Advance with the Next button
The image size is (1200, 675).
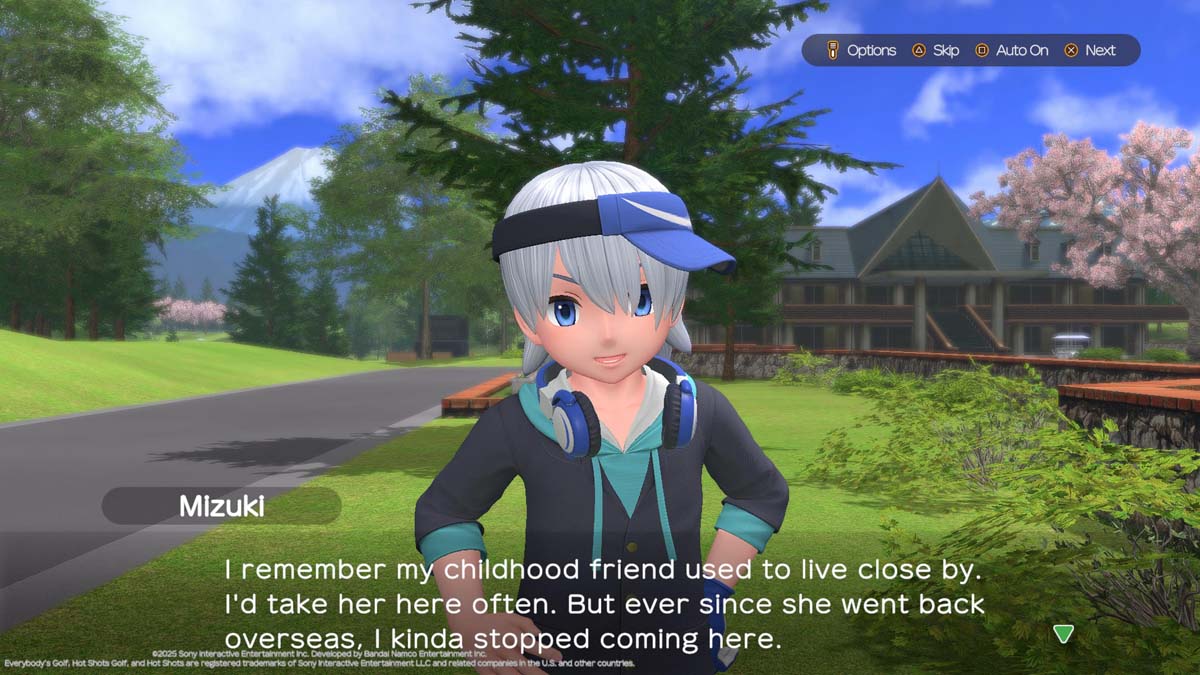(x=1090, y=50)
